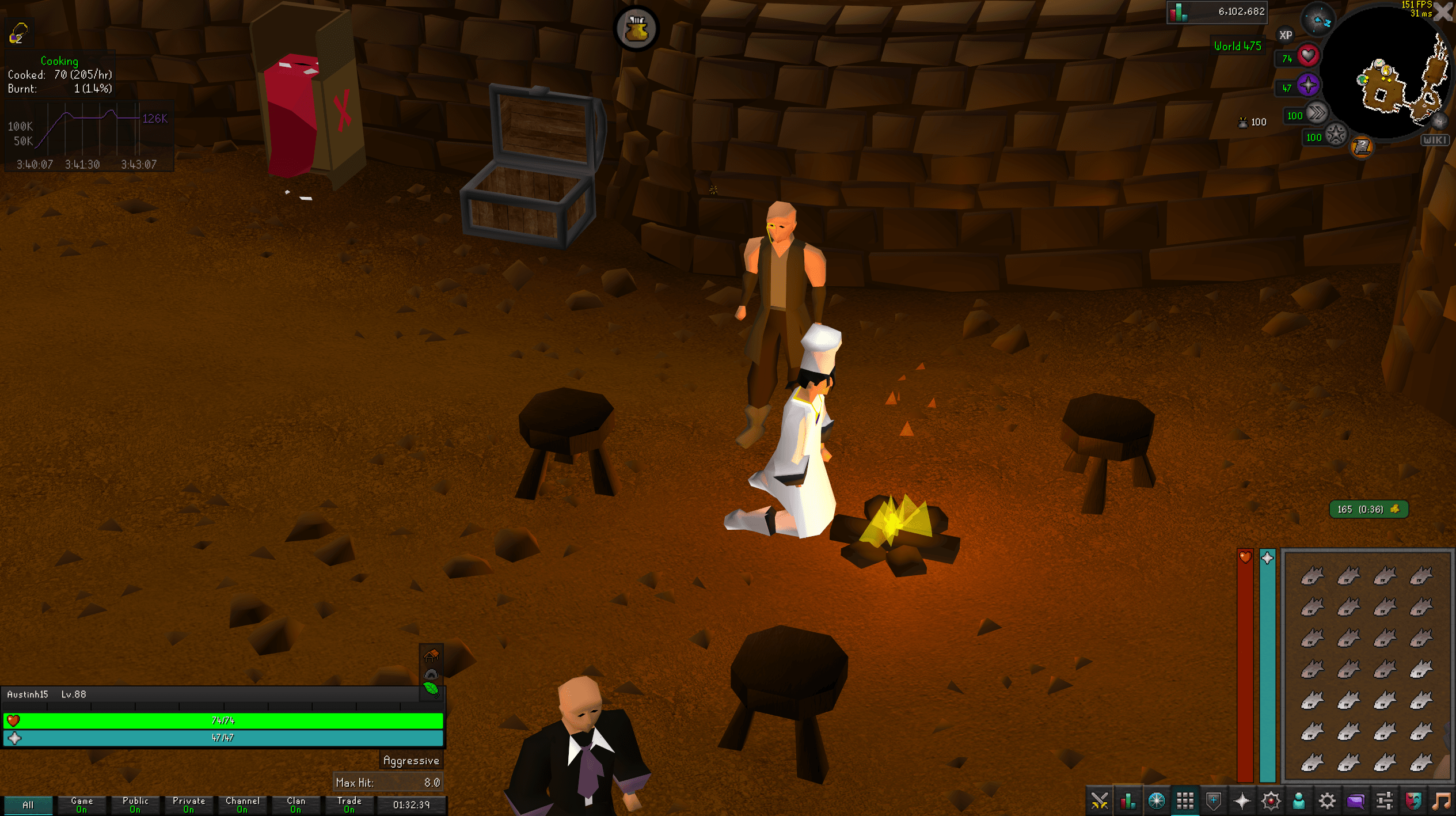Click the XP tracker orb
The image size is (1456, 816).
1286,35
